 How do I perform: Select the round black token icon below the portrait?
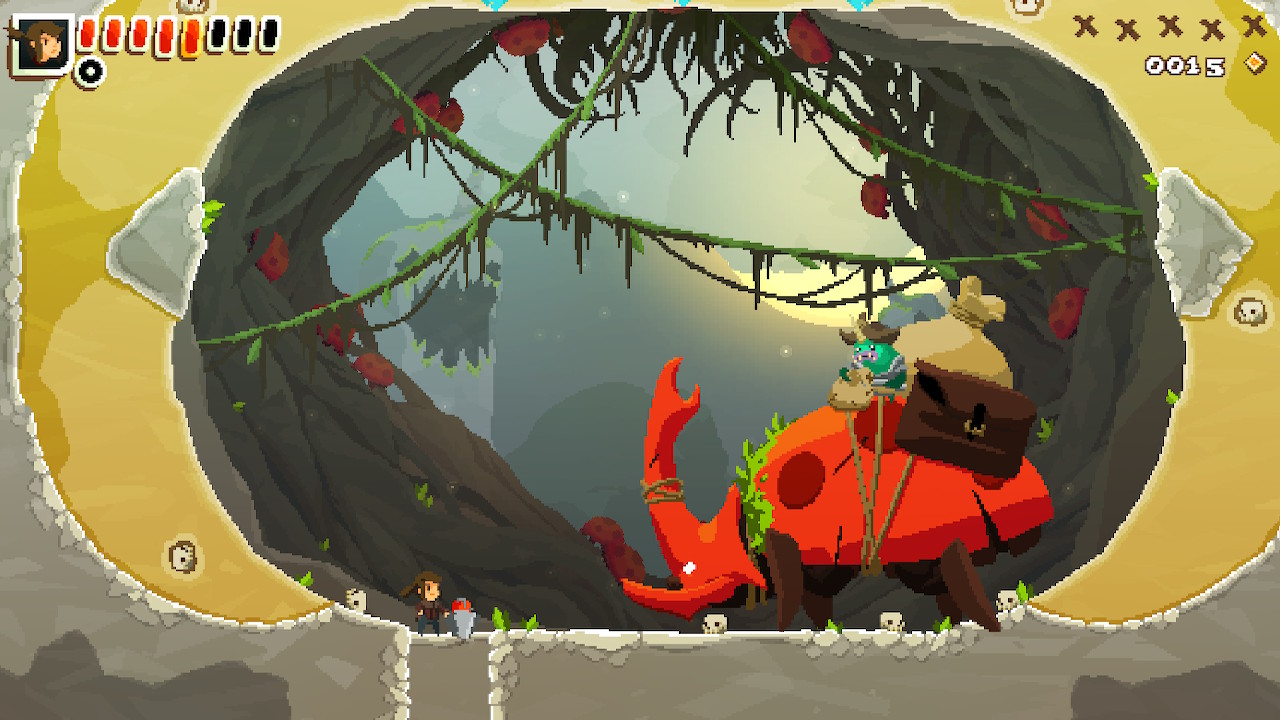90,71
